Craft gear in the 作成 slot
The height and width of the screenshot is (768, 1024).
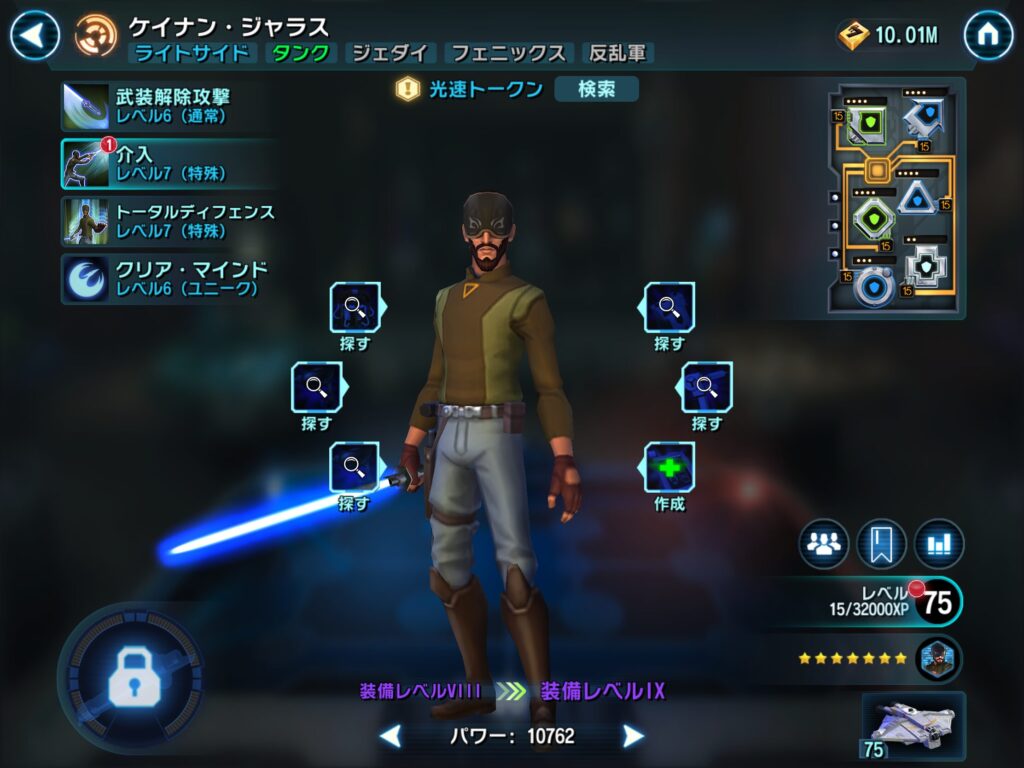click(669, 468)
